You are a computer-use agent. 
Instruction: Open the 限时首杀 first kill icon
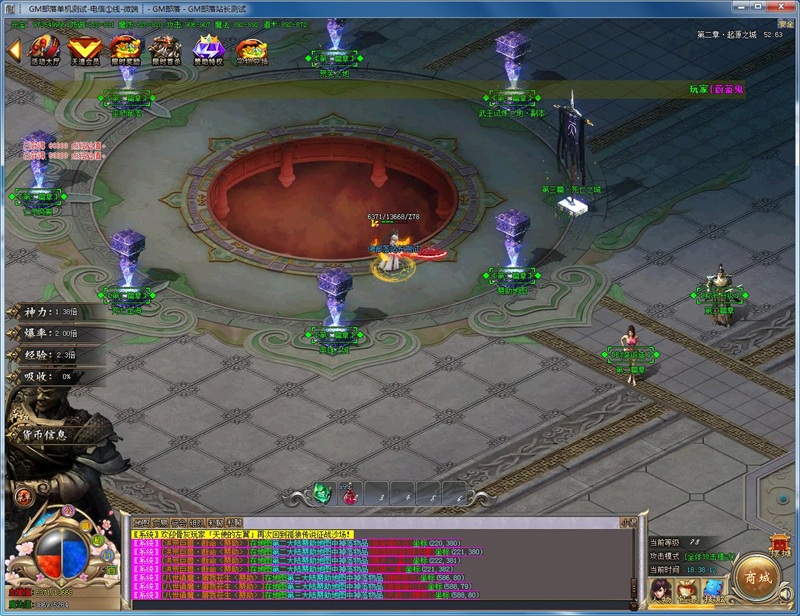point(166,49)
